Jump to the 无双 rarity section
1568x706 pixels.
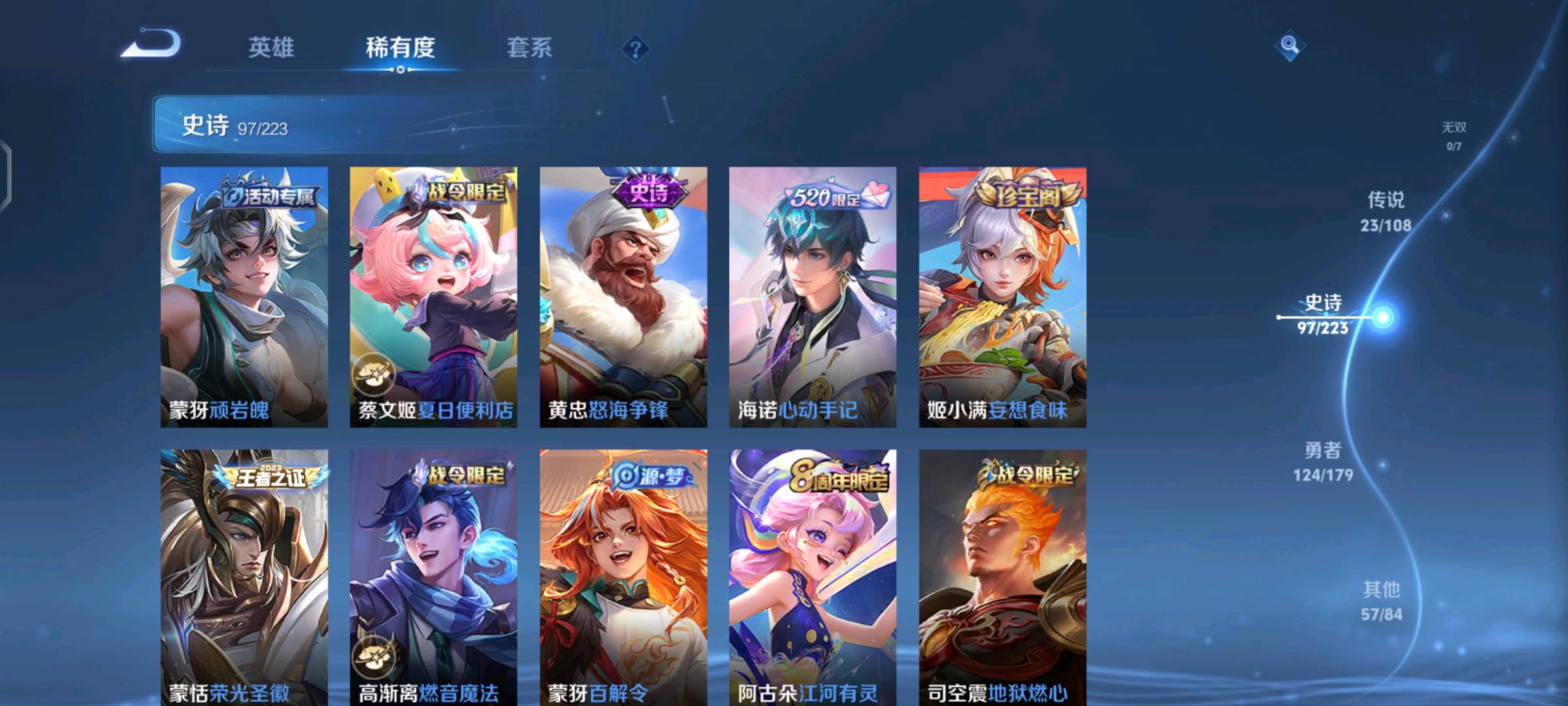click(x=1454, y=135)
